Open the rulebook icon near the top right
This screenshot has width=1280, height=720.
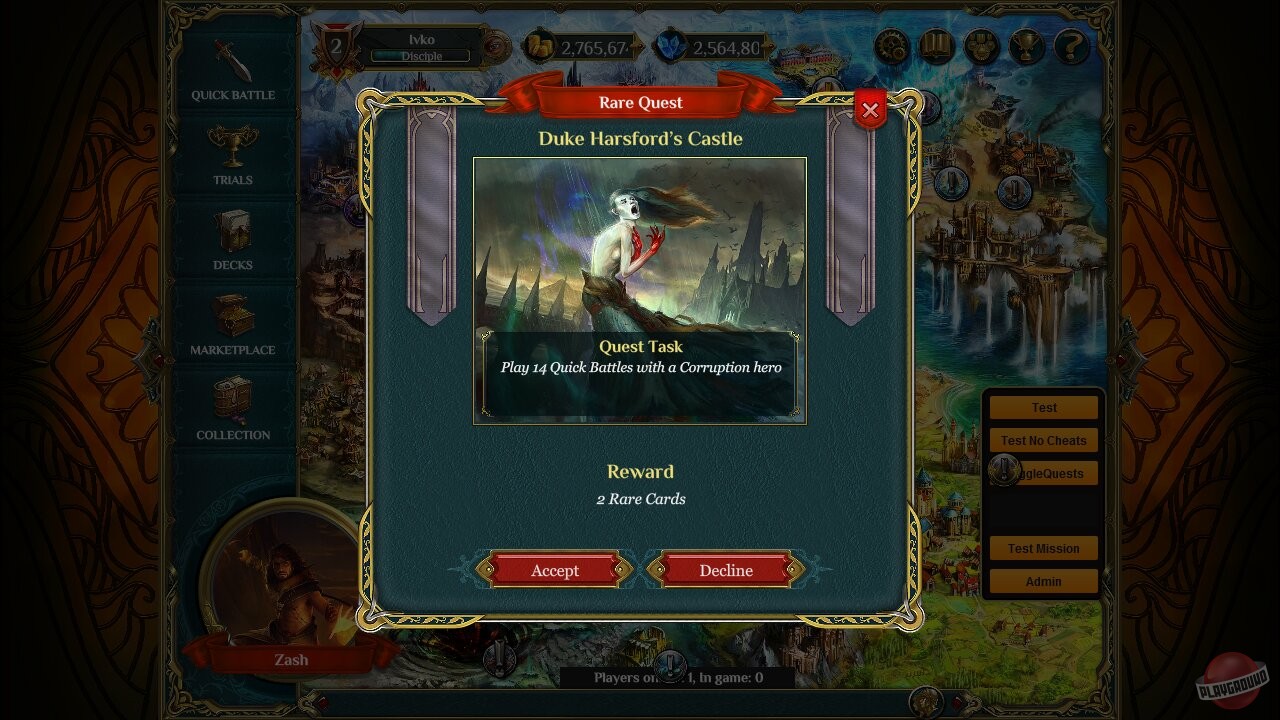(x=937, y=45)
